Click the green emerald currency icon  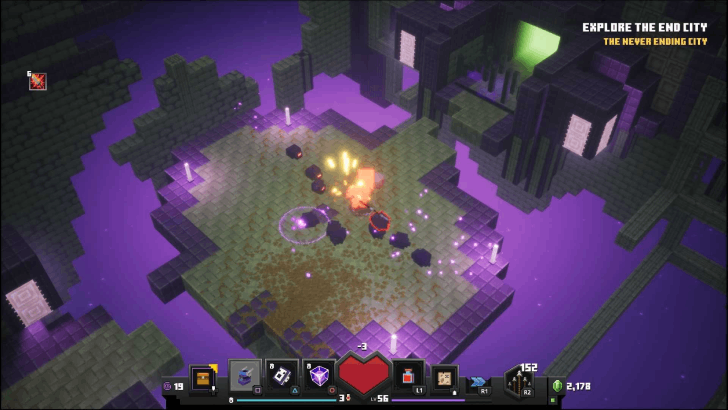pyautogui.click(x=557, y=386)
